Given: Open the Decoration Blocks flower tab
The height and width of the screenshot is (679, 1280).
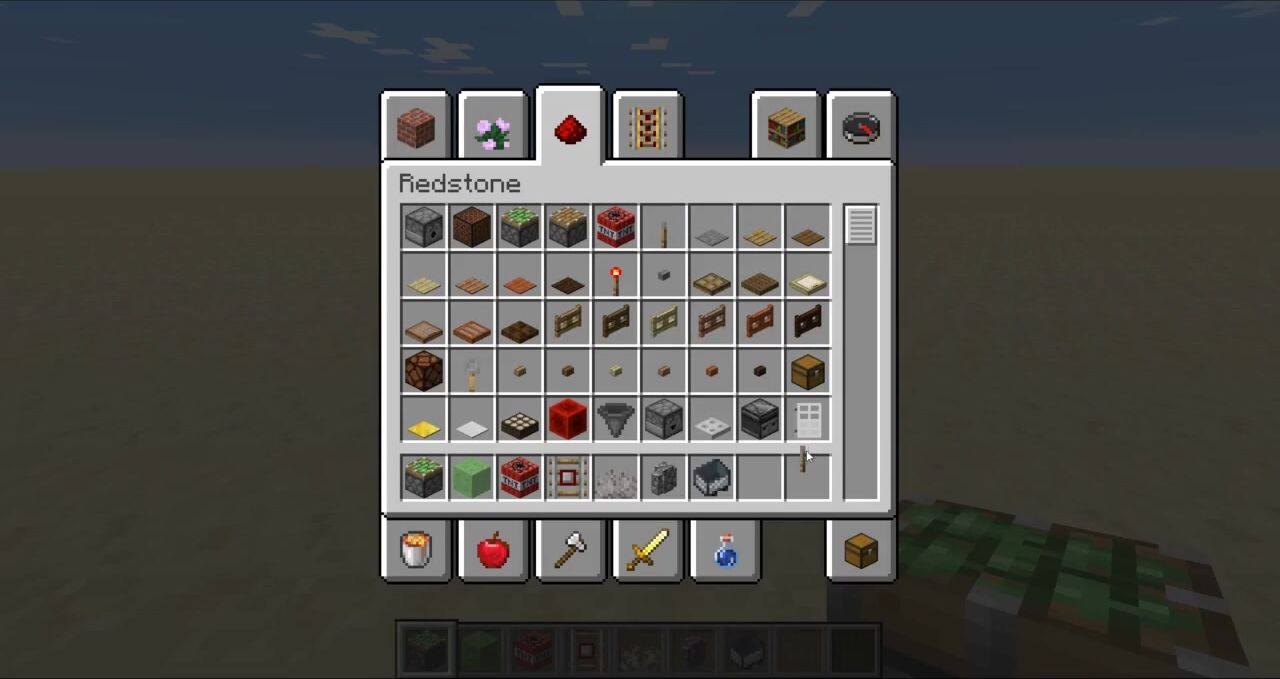Looking at the screenshot, I should (x=492, y=128).
